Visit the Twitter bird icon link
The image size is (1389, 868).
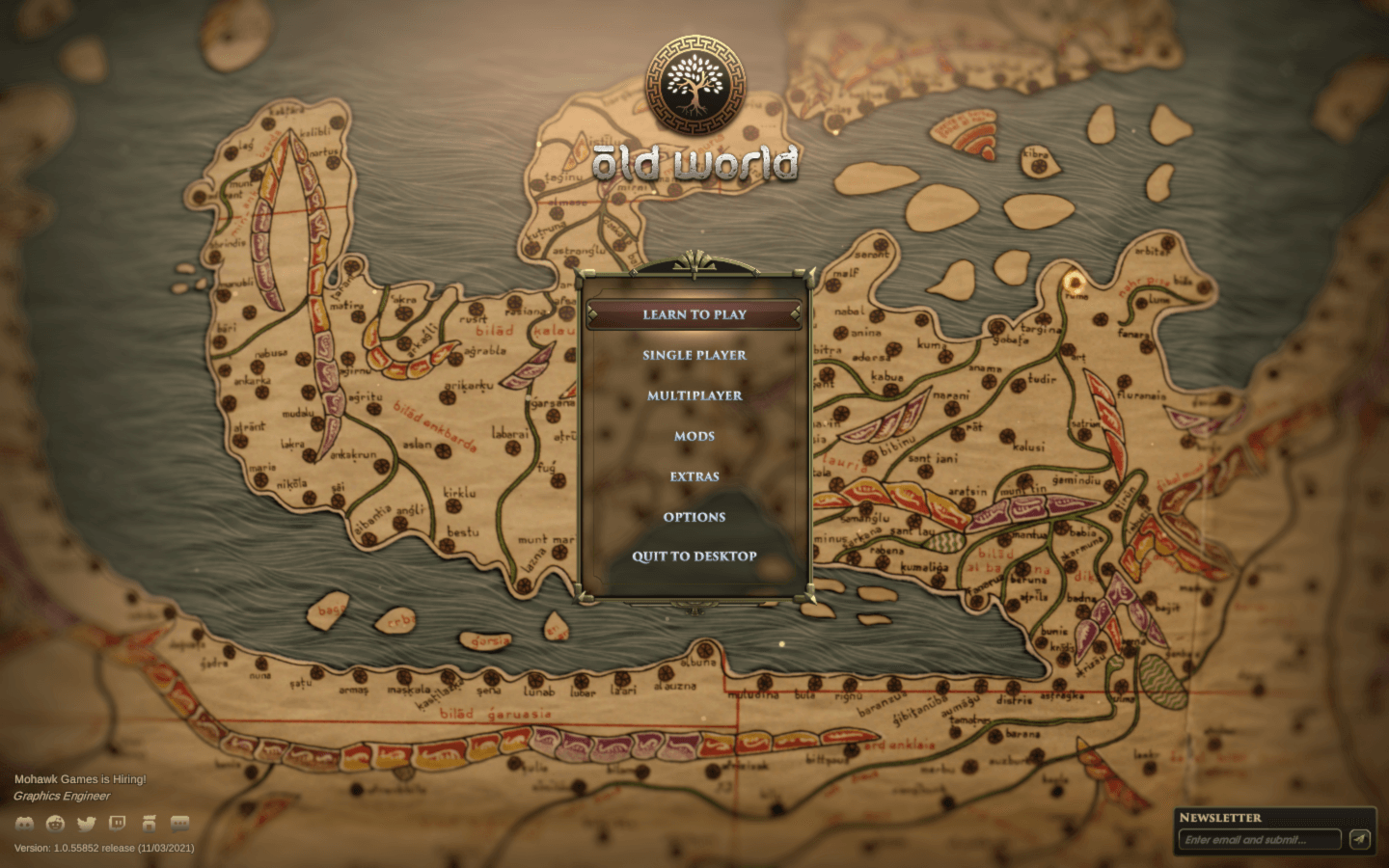87,824
